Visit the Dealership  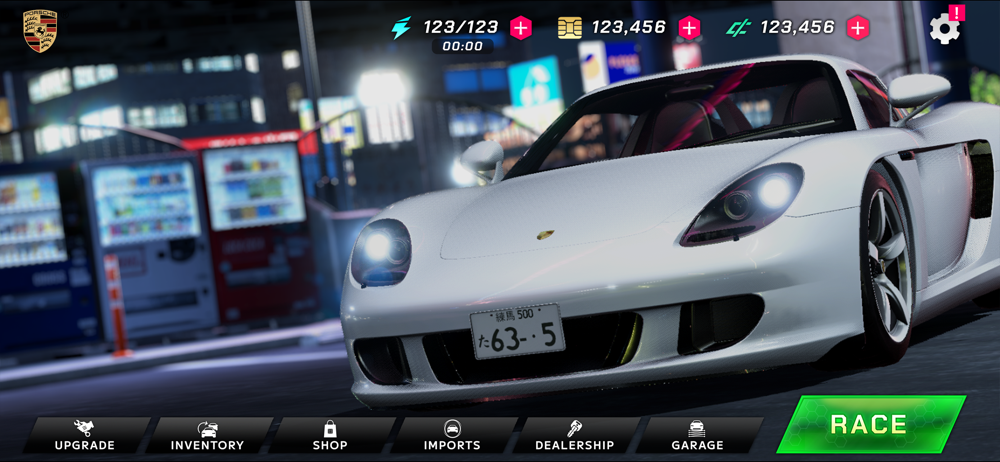coord(575,436)
